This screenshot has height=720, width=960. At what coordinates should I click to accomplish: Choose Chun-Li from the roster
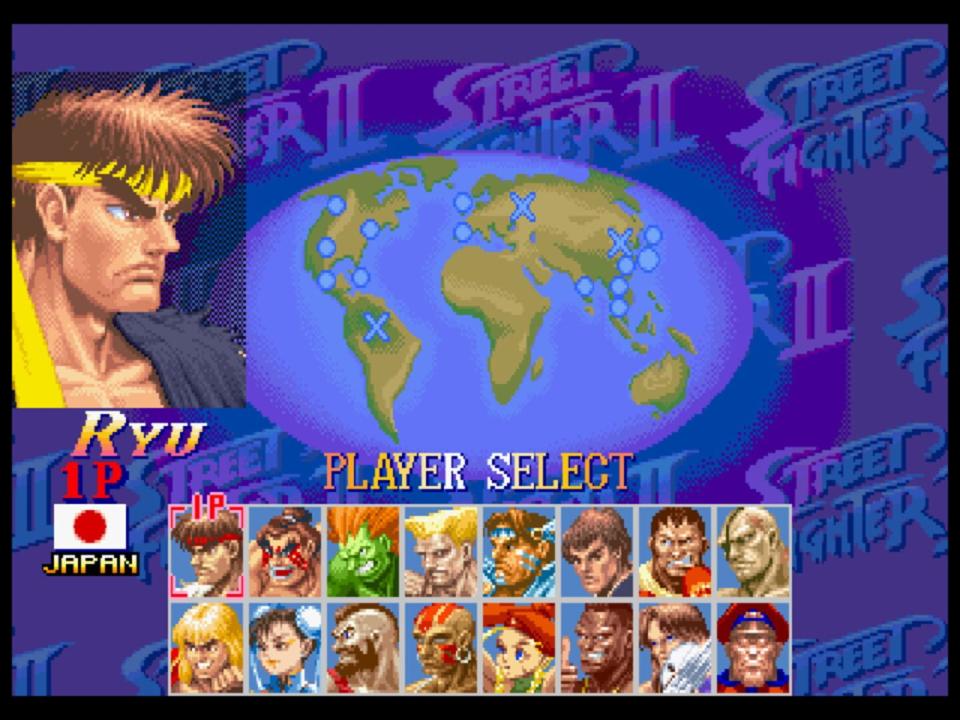[x=285, y=647]
